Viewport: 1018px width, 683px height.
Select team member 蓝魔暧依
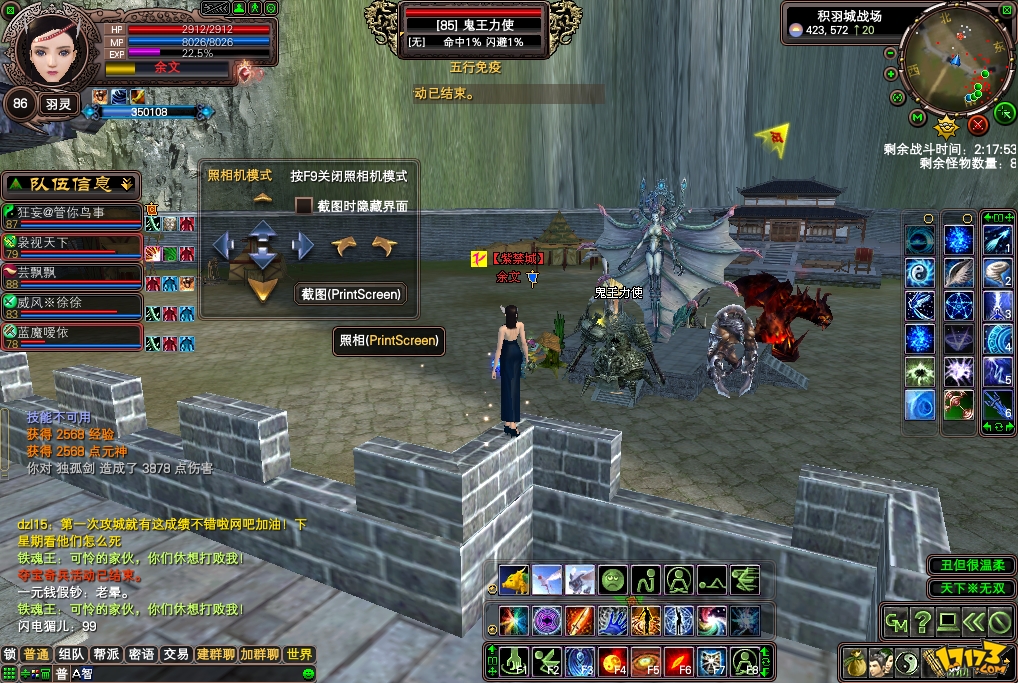click(x=70, y=332)
